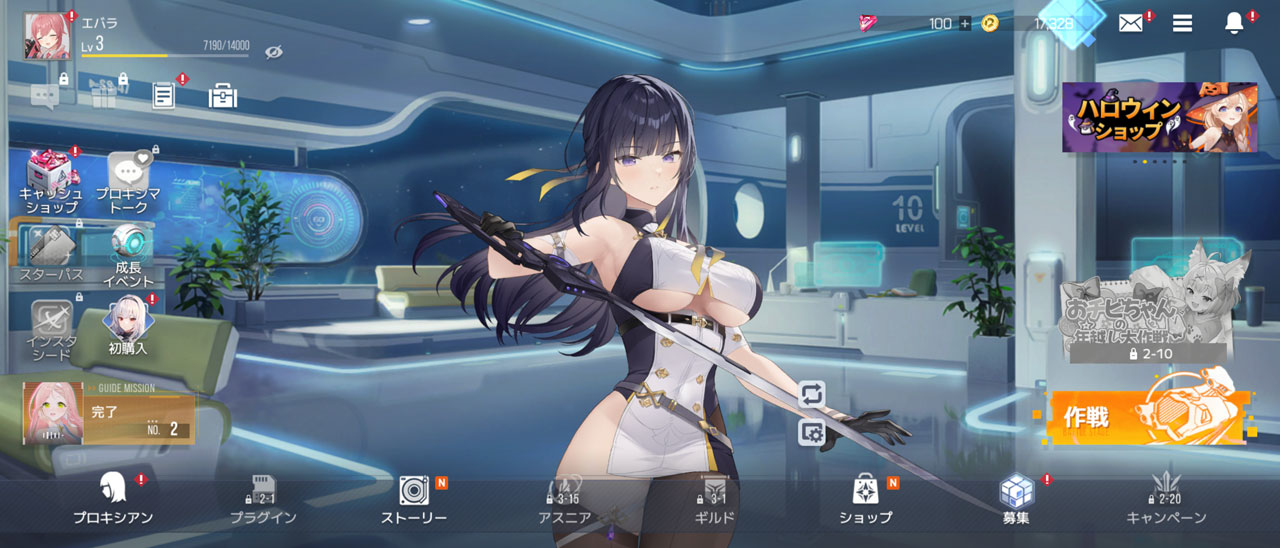Open the 募集 recruitment menu

point(1017,498)
